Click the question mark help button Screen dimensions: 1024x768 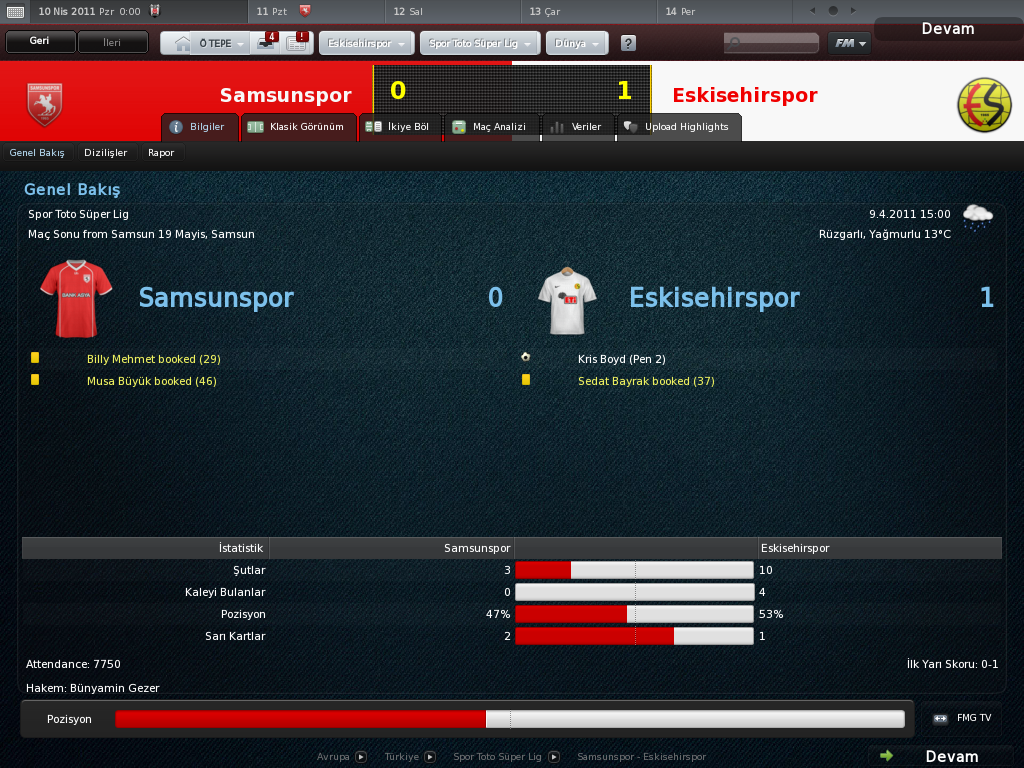[628, 44]
